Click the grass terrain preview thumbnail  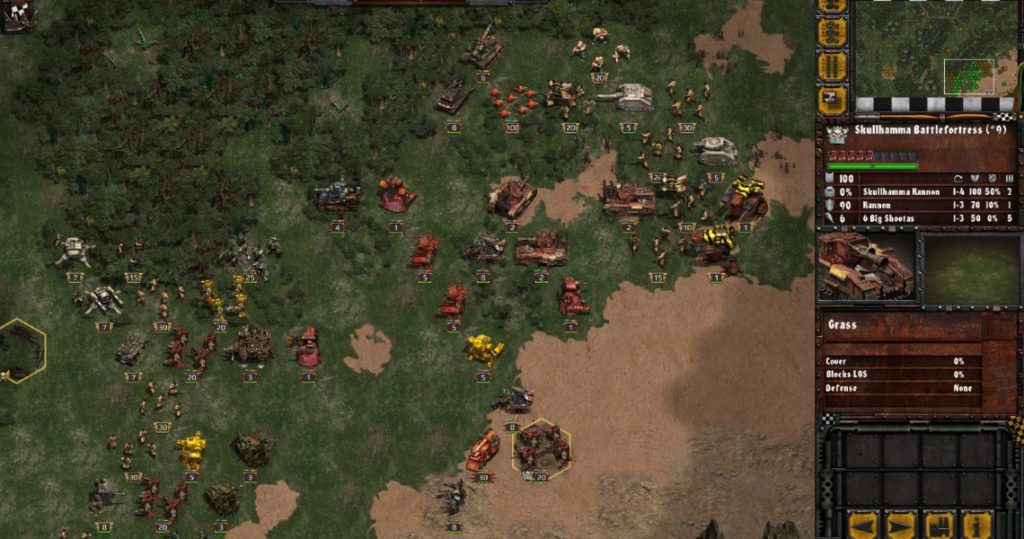970,266
